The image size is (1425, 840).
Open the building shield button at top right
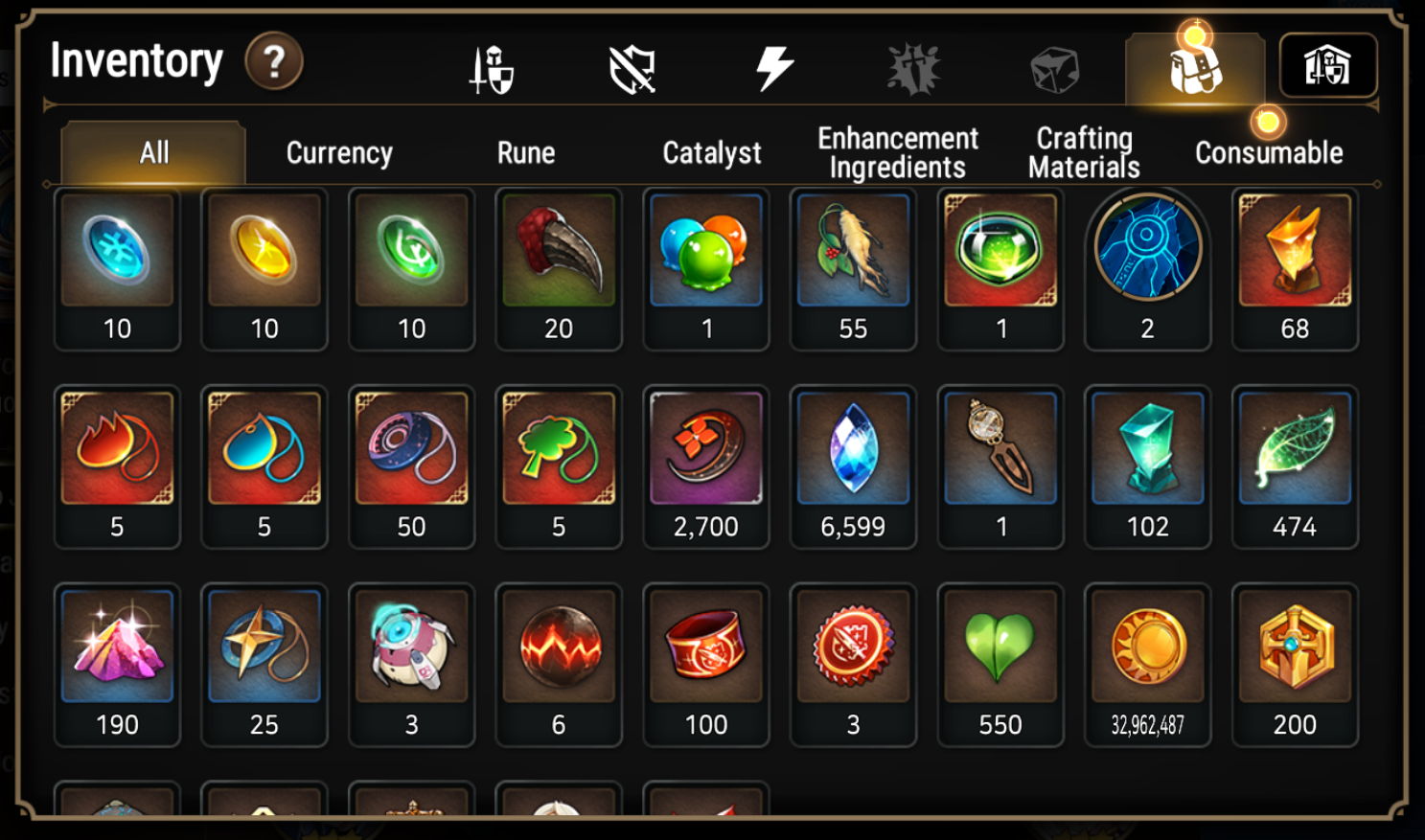(1328, 66)
